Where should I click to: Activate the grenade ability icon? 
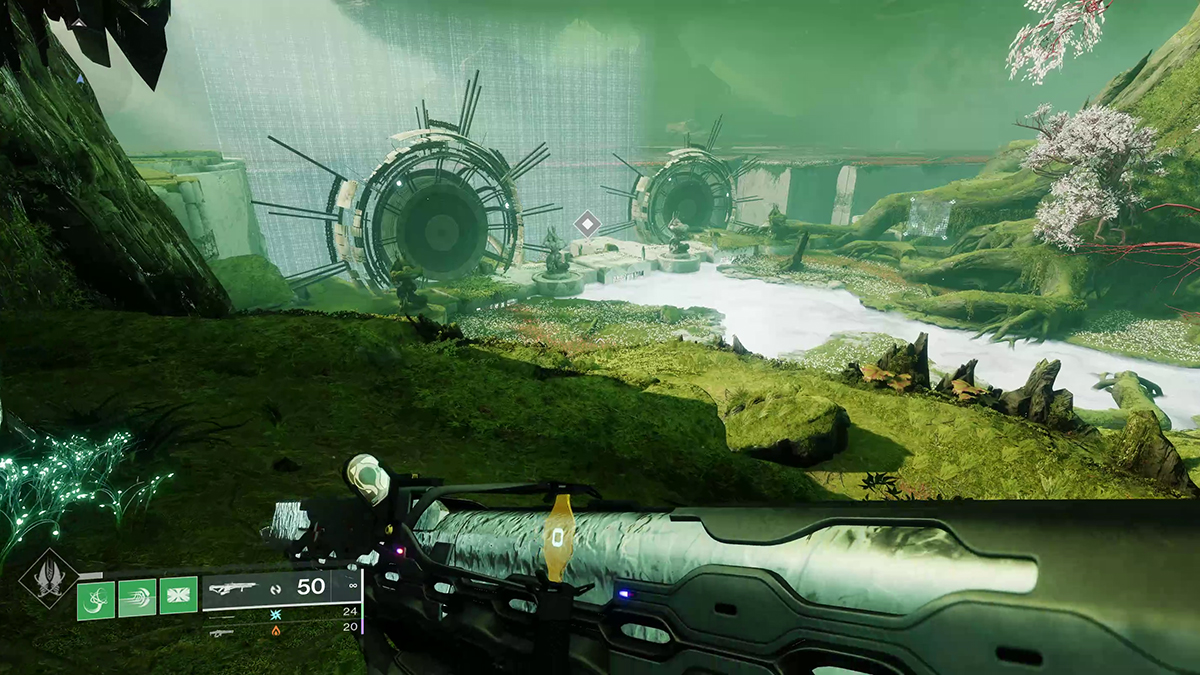(96, 600)
